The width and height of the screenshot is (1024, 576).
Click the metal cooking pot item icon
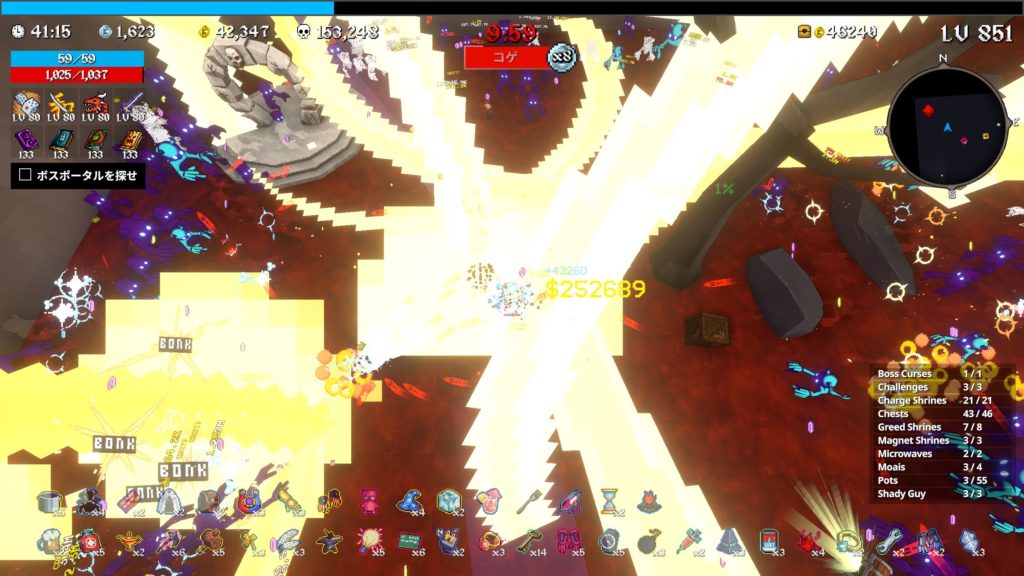click(x=50, y=501)
